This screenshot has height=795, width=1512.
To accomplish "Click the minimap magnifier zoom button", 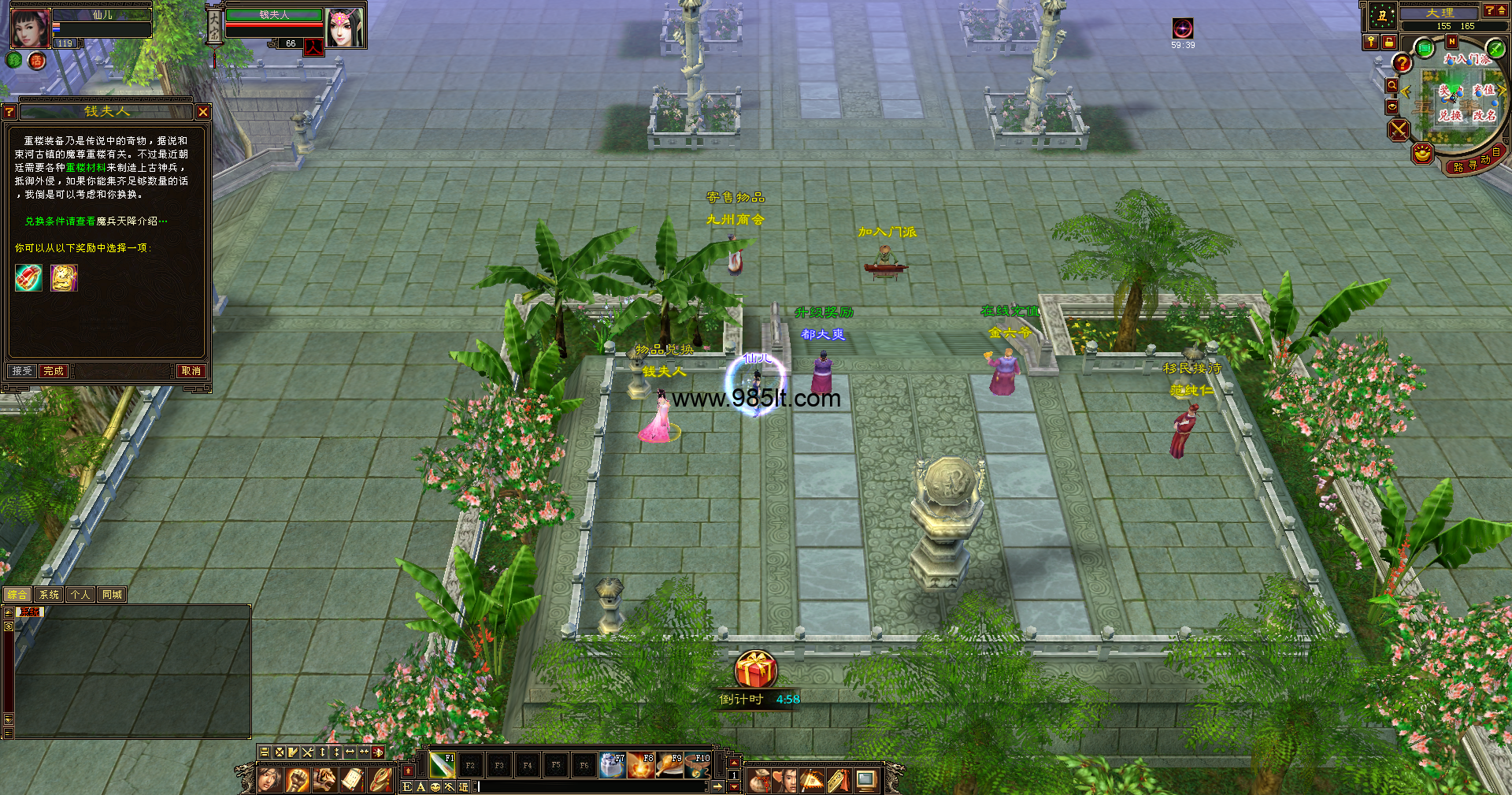I will point(1392,86).
